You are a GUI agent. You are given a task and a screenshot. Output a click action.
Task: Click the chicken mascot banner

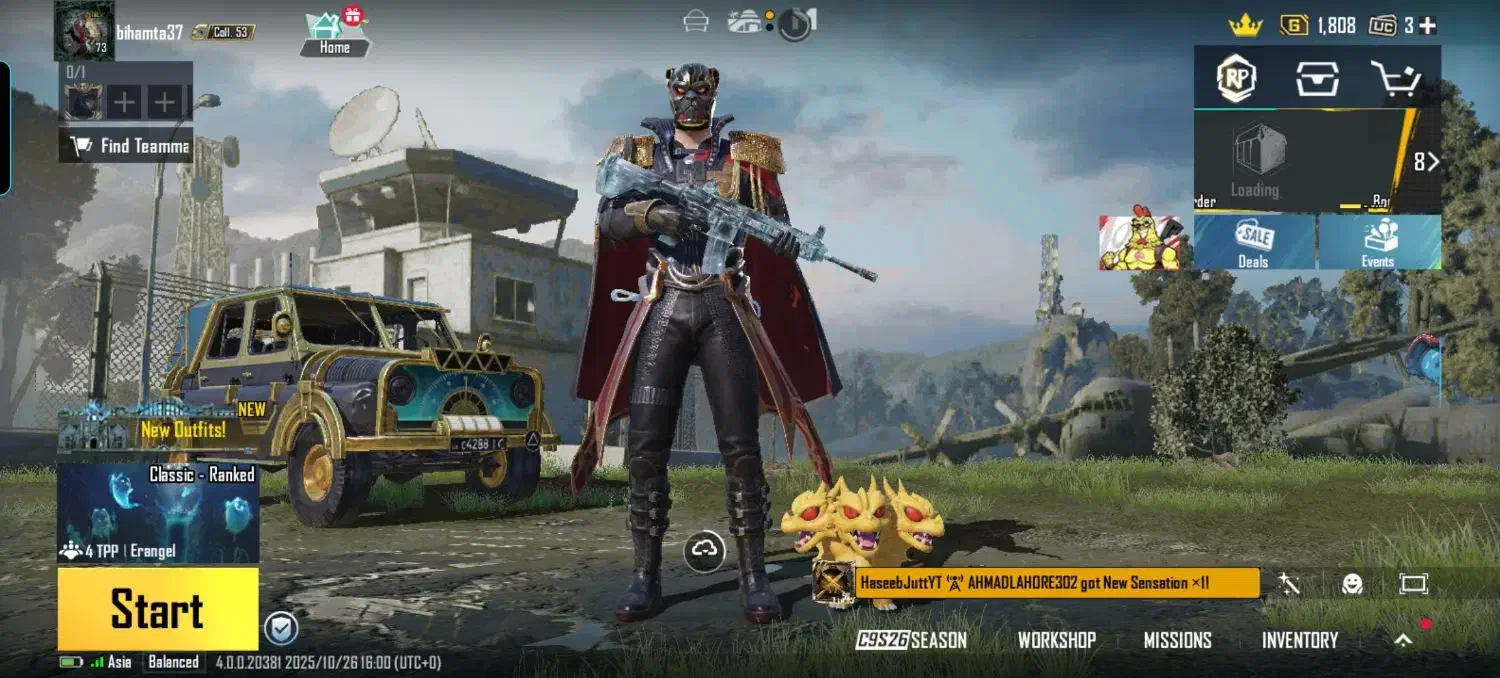[1141, 240]
